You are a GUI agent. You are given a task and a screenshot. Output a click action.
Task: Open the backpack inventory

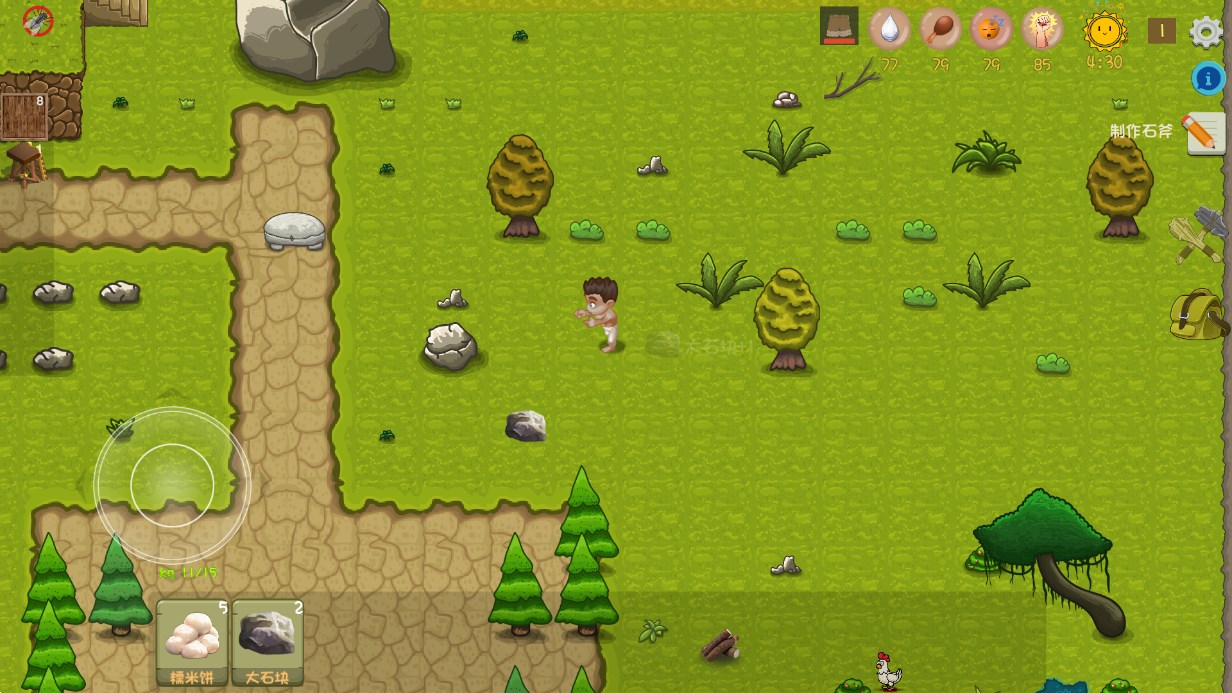pos(1197,314)
